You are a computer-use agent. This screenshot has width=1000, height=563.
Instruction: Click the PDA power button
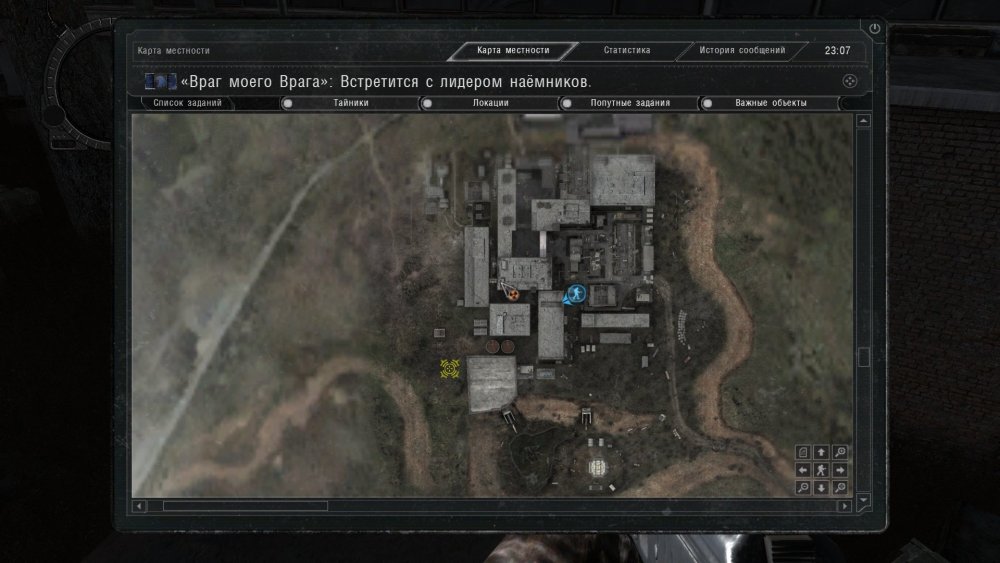pyautogui.click(x=875, y=30)
